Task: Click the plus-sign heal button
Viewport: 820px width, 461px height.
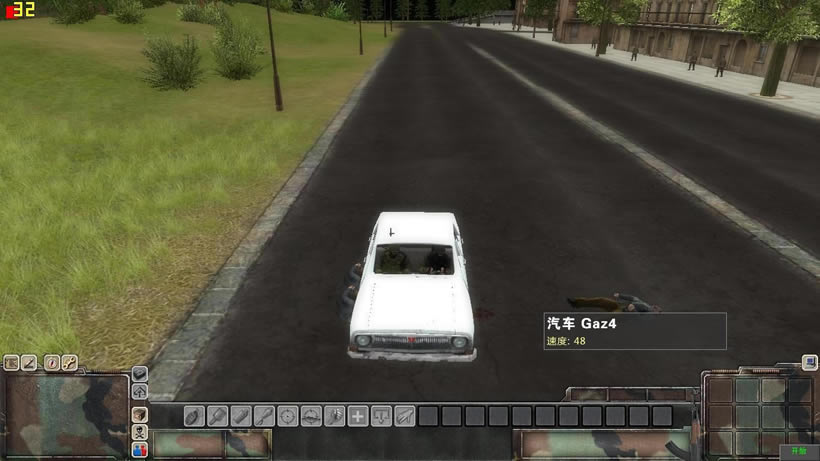Action: tap(358, 416)
